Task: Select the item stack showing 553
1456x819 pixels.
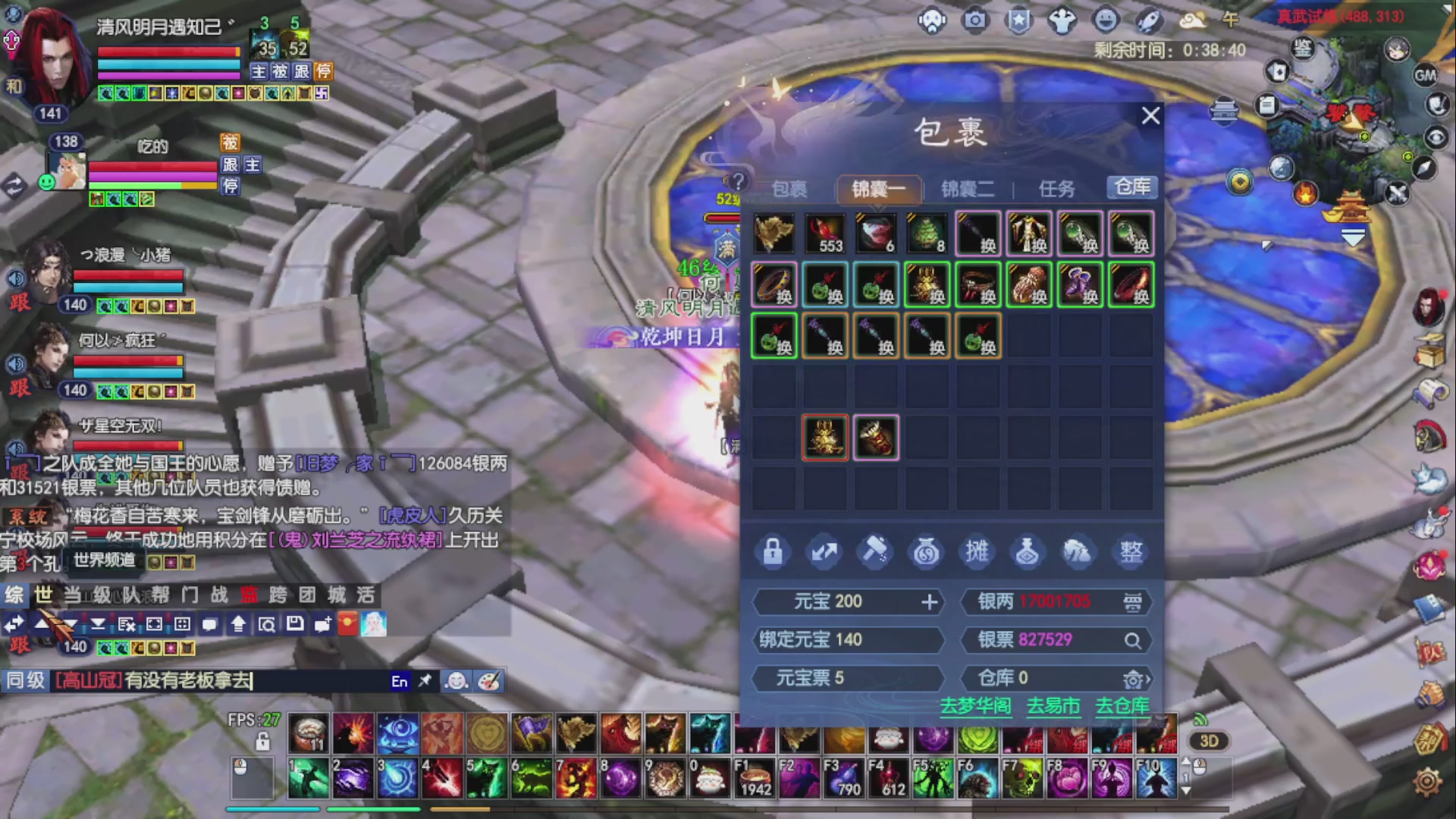Action: 825,234
